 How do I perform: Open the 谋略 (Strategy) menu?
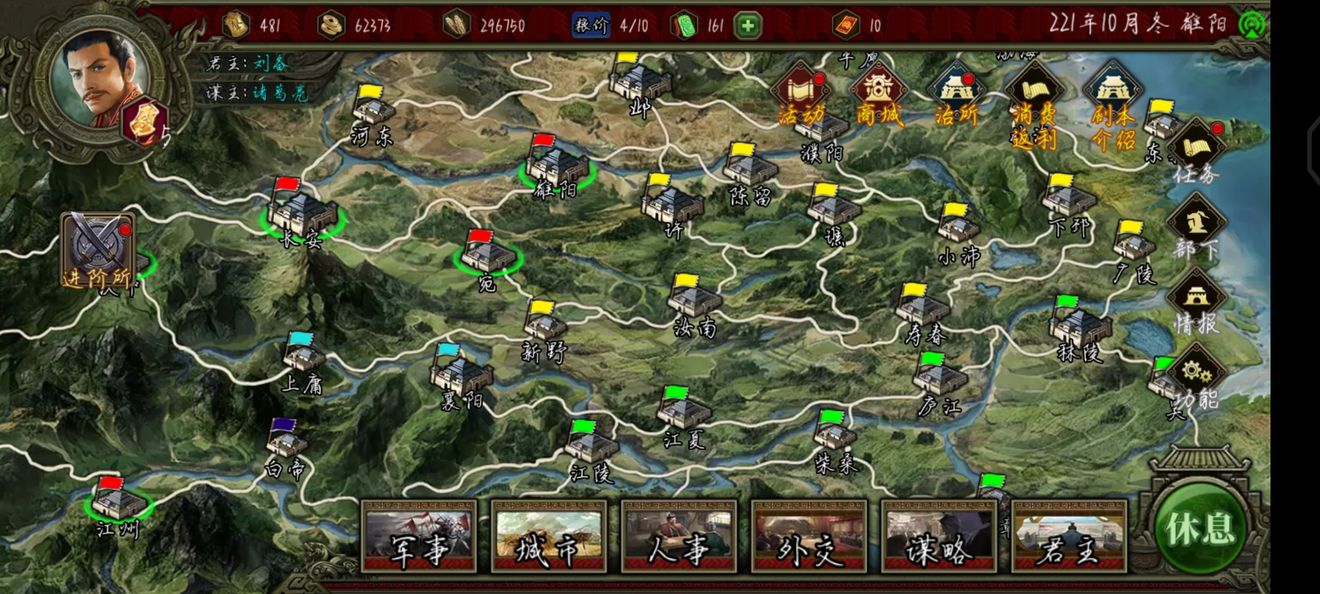(939, 535)
